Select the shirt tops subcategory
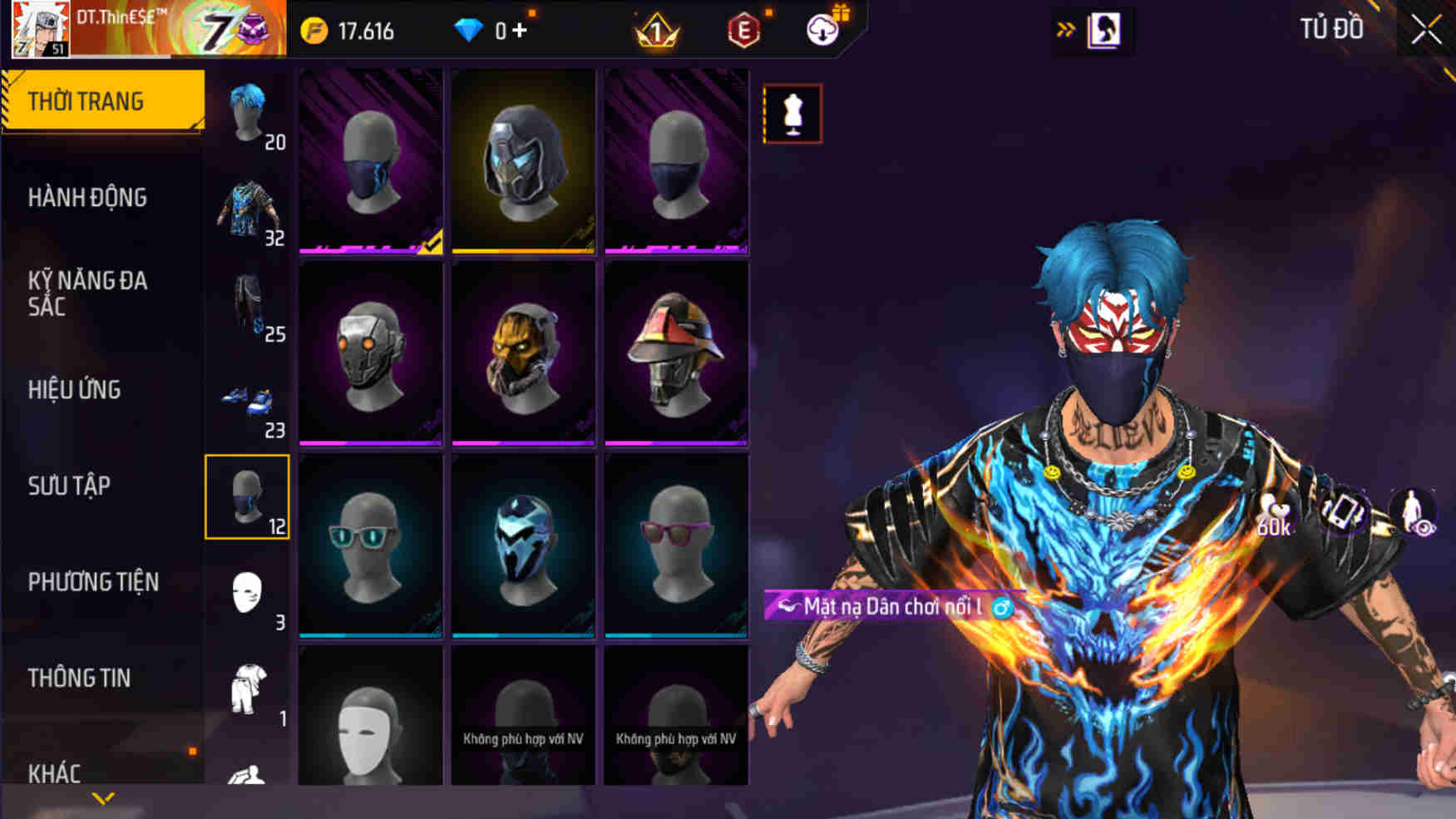Viewport: 1456px width, 819px height. (248, 210)
